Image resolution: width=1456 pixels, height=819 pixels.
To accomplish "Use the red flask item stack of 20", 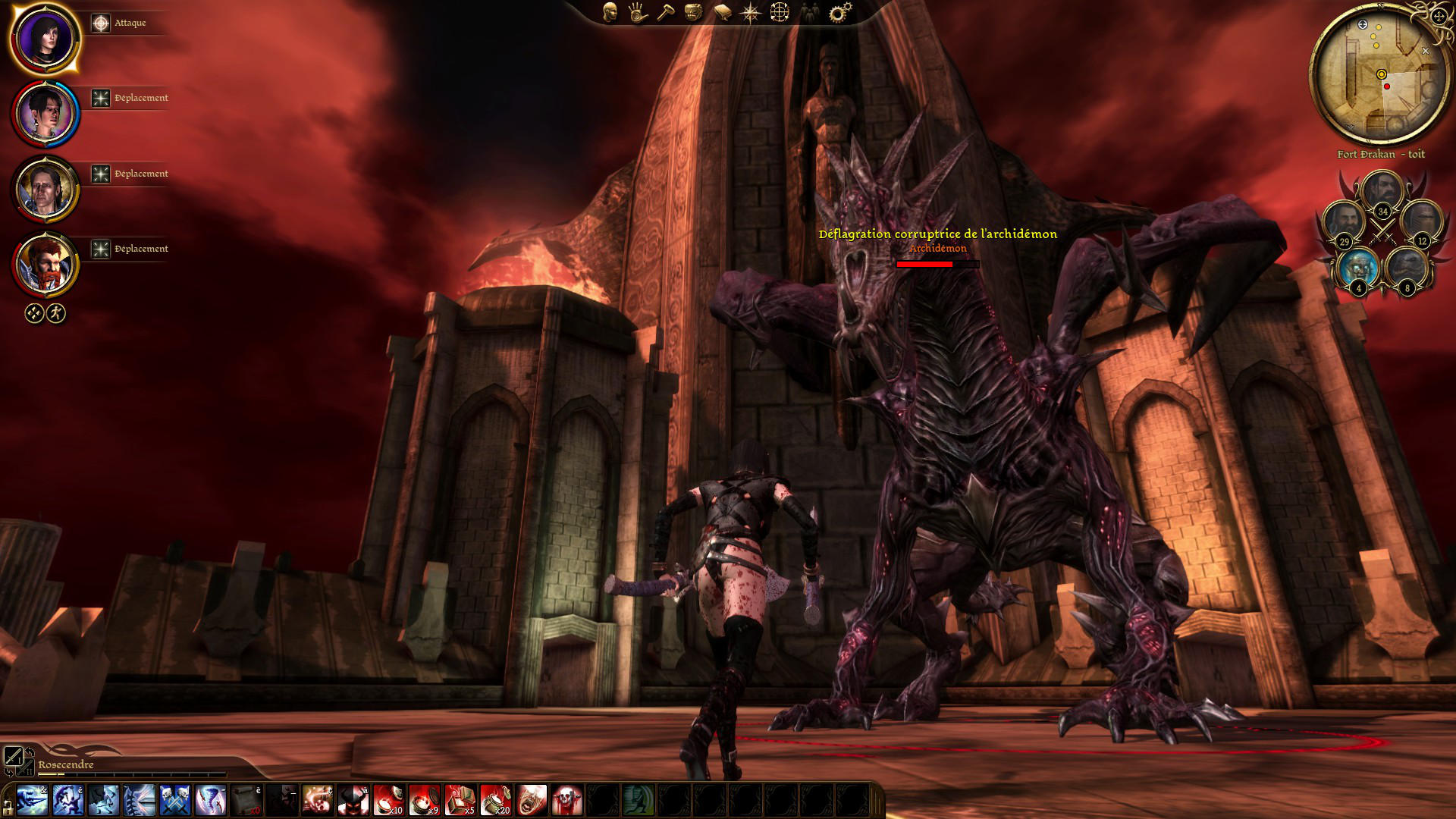I will 496,800.
